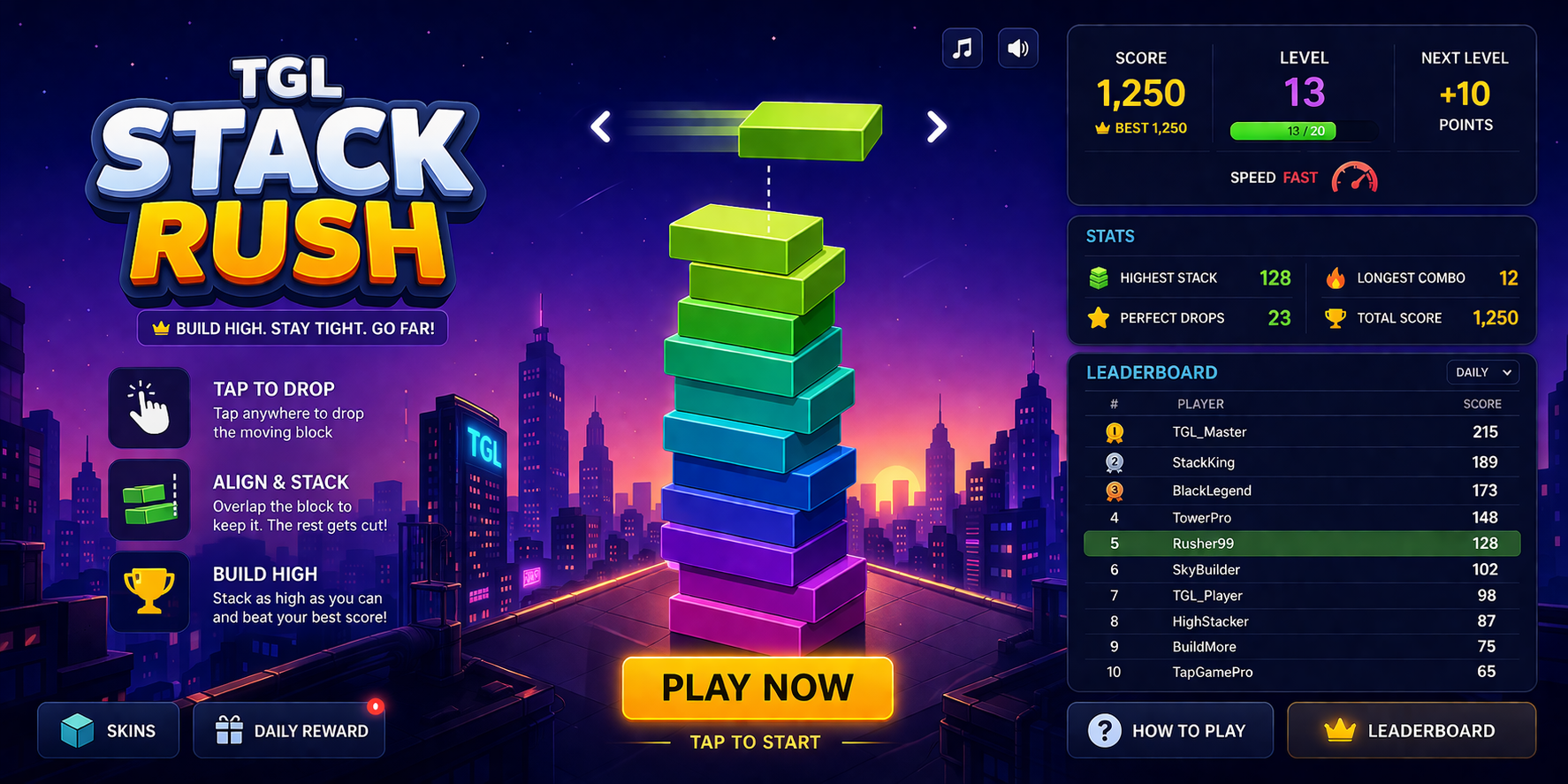This screenshot has height=784, width=1568.
Task: Open the DAILY REWARD menu
Action: (289, 730)
